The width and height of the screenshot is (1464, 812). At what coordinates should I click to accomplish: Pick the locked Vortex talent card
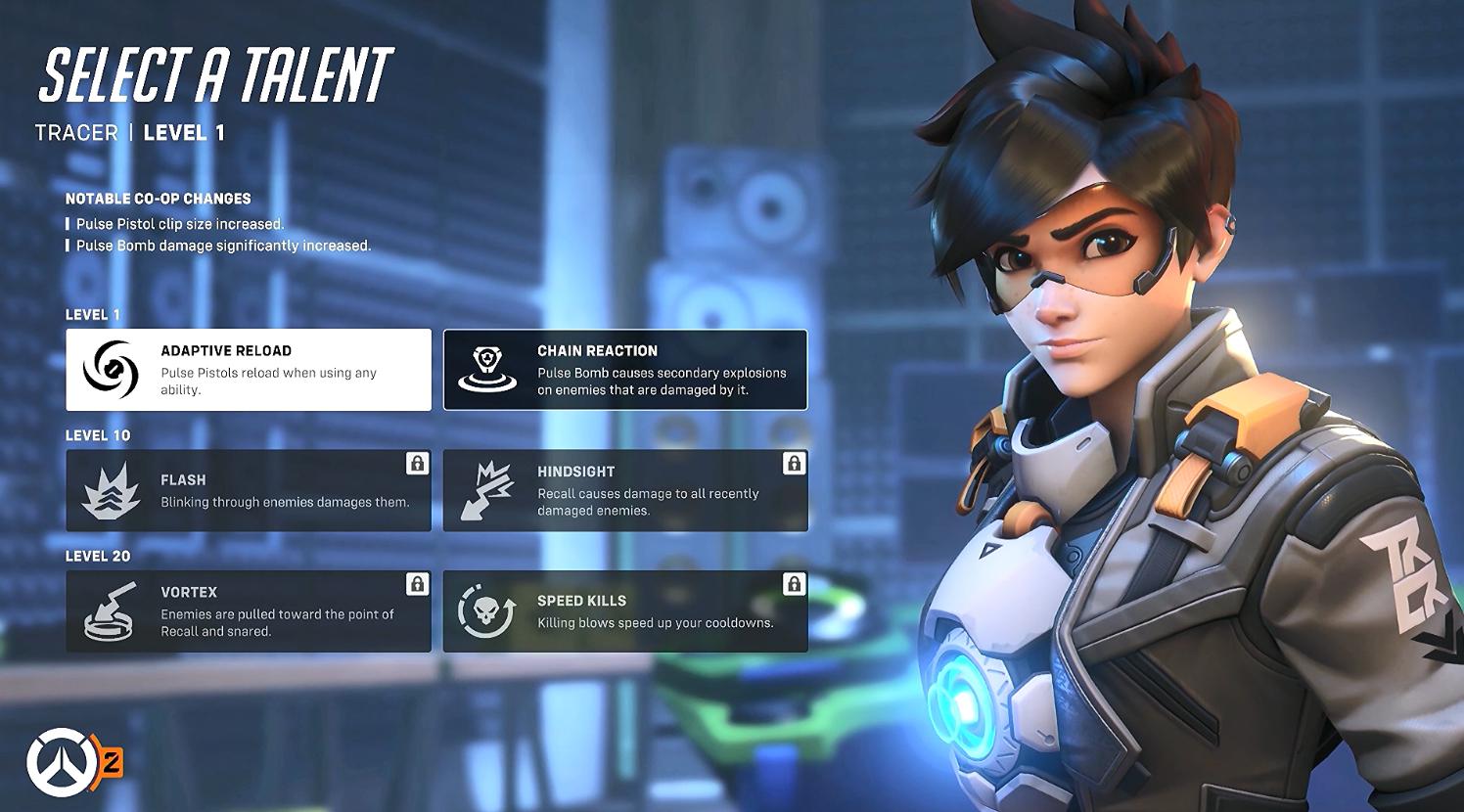click(249, 611)
